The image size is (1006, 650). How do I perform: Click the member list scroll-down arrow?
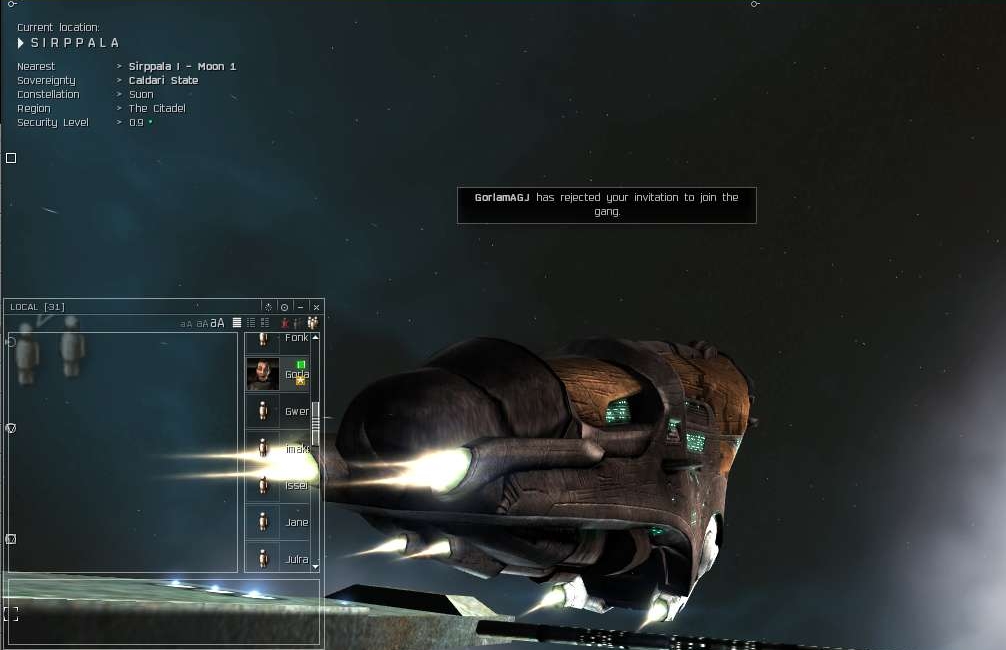click(316, 566)
